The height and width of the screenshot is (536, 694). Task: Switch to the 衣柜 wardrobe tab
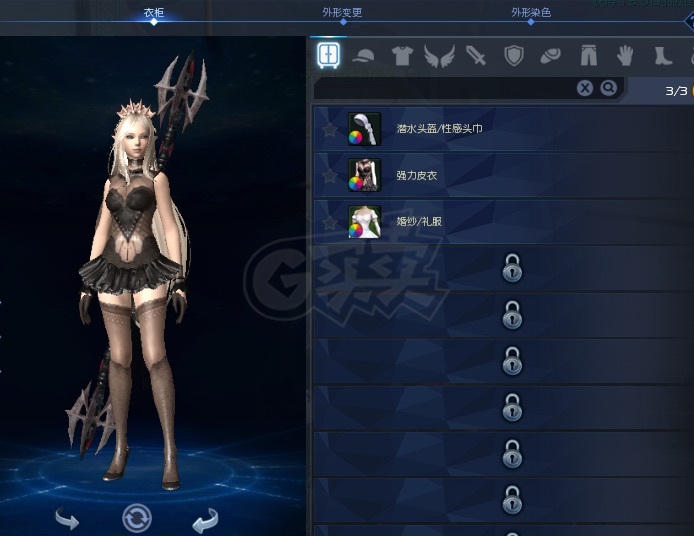(x=153, y=13)
